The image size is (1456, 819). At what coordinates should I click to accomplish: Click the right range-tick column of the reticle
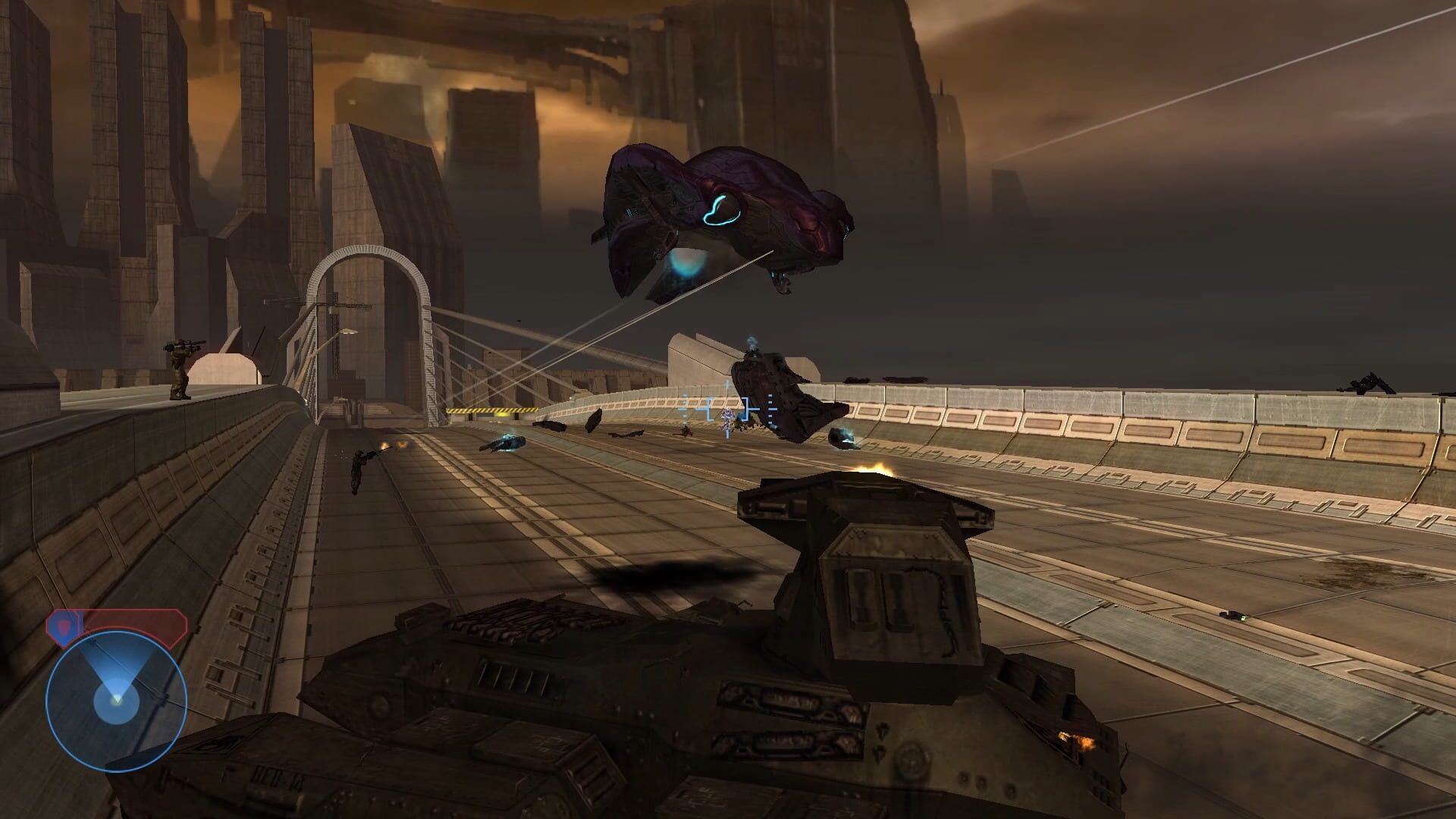pyautogui.click(x=770, y=409)
